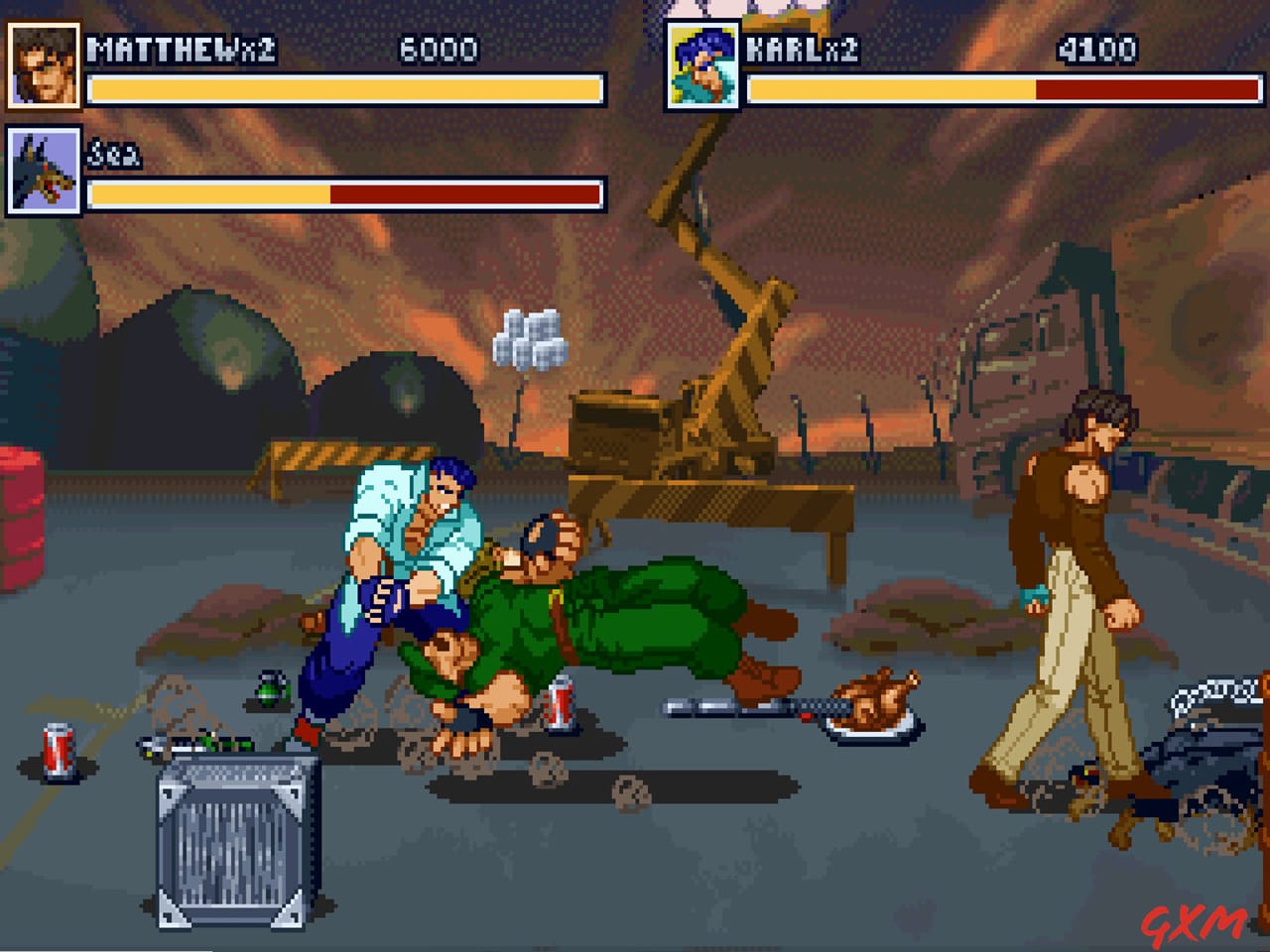Viewport: 1270px width, 952px height.
Task: Click the red stacked barrels on the left edge
Action: tap(22, 526)
